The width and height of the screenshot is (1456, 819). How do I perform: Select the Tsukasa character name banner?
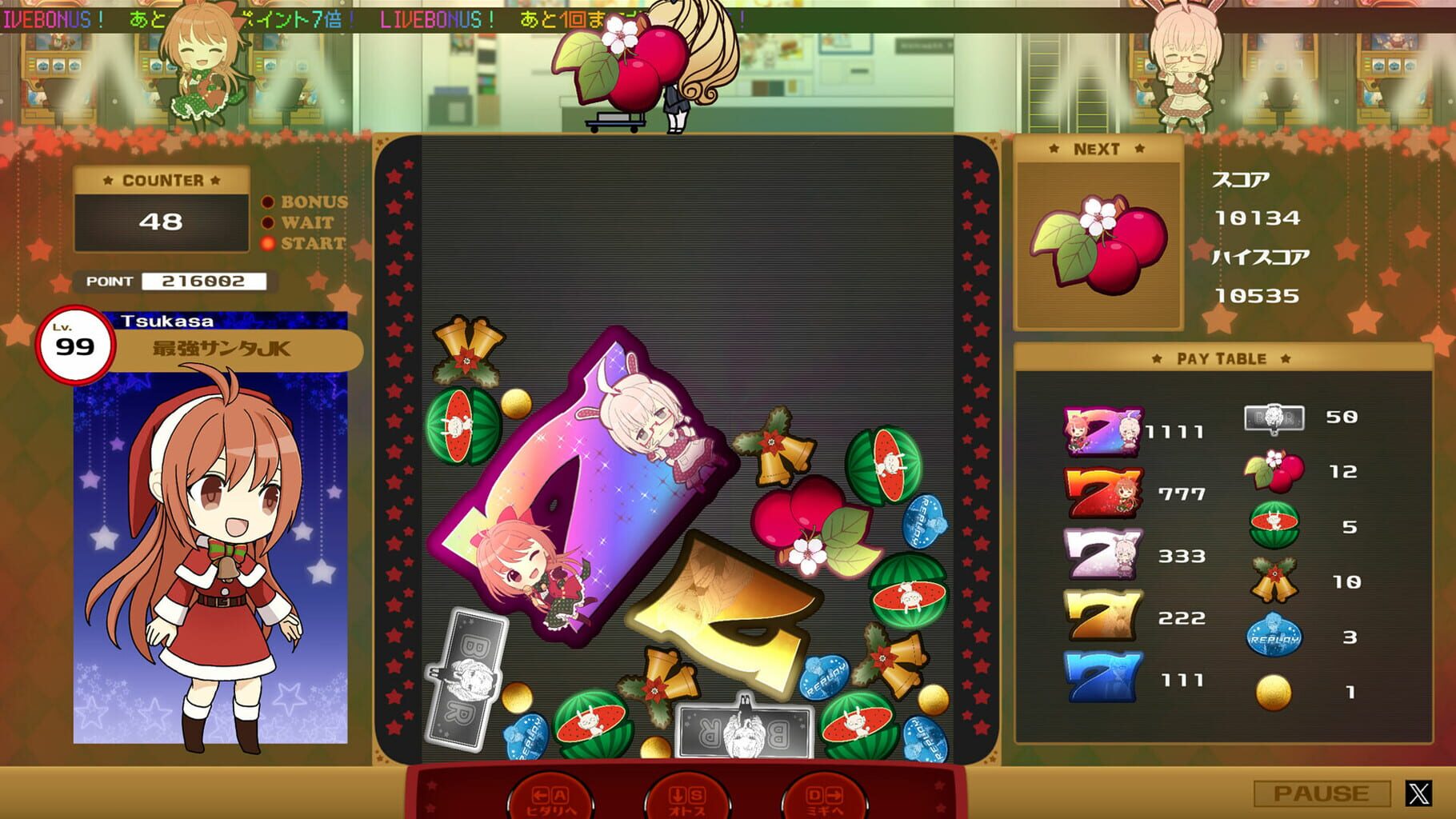(168, 321)
